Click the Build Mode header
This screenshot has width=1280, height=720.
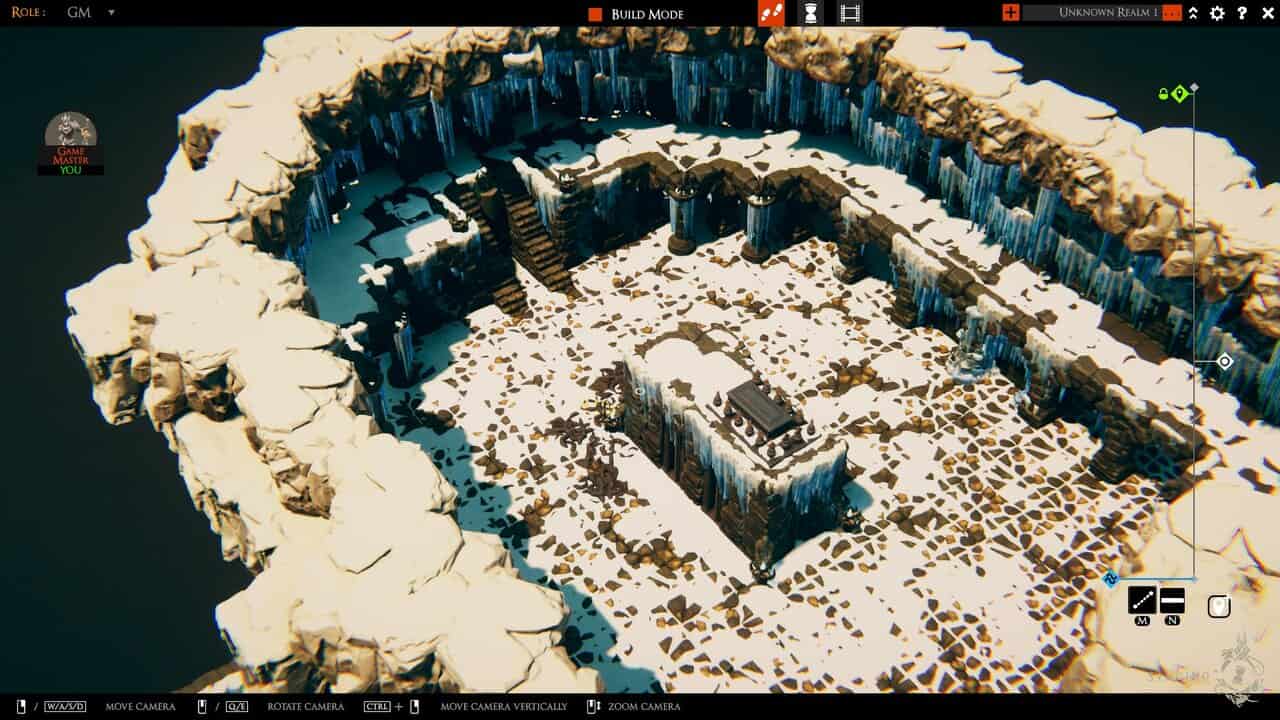(648, 14)
